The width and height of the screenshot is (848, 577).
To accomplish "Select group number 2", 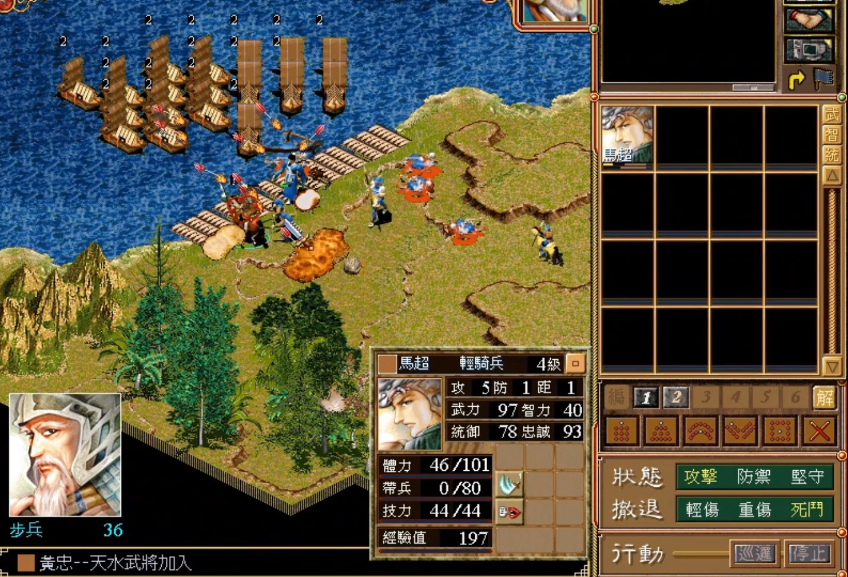I will [675, 398].
